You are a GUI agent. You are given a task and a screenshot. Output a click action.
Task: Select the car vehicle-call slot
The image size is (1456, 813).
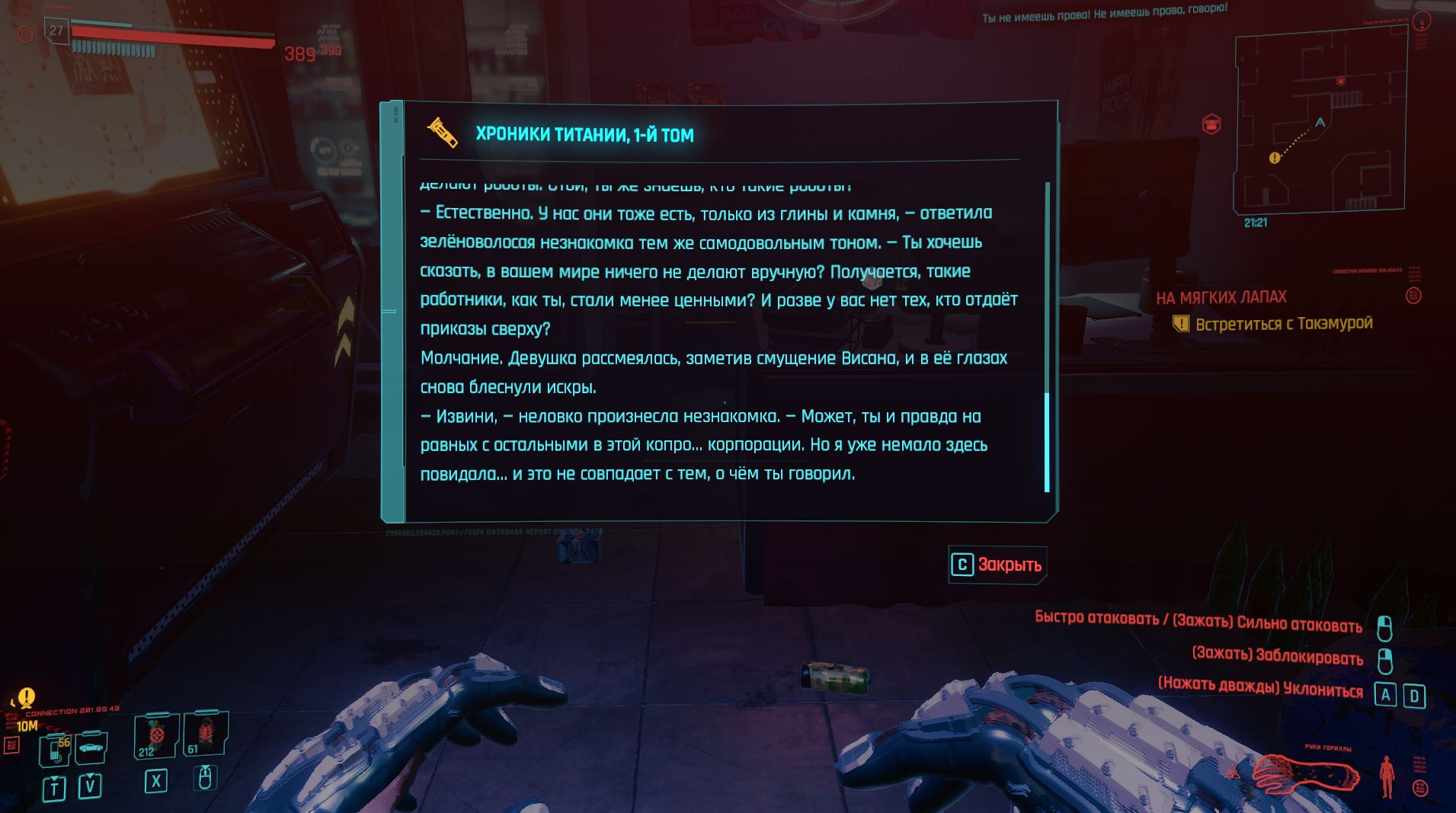pos(91,747)
